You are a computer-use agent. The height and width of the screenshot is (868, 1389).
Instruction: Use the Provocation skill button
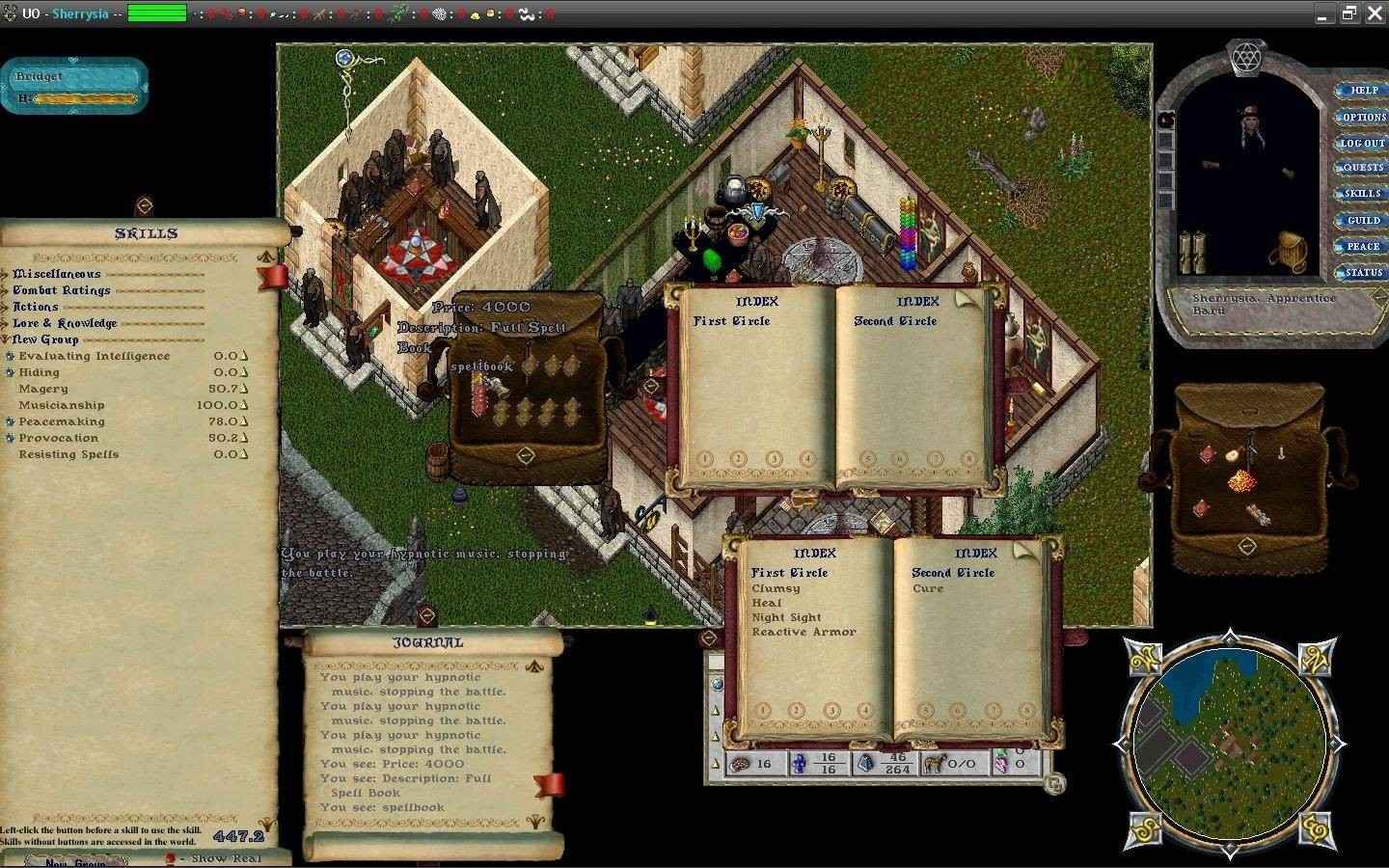(x=10, y=439)
